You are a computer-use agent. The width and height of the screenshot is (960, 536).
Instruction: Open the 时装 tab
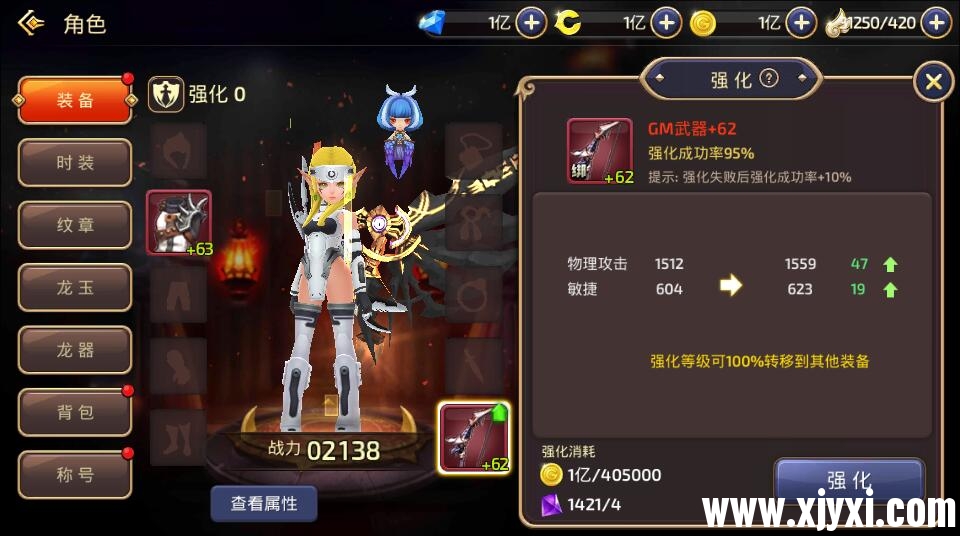point(75,163)
